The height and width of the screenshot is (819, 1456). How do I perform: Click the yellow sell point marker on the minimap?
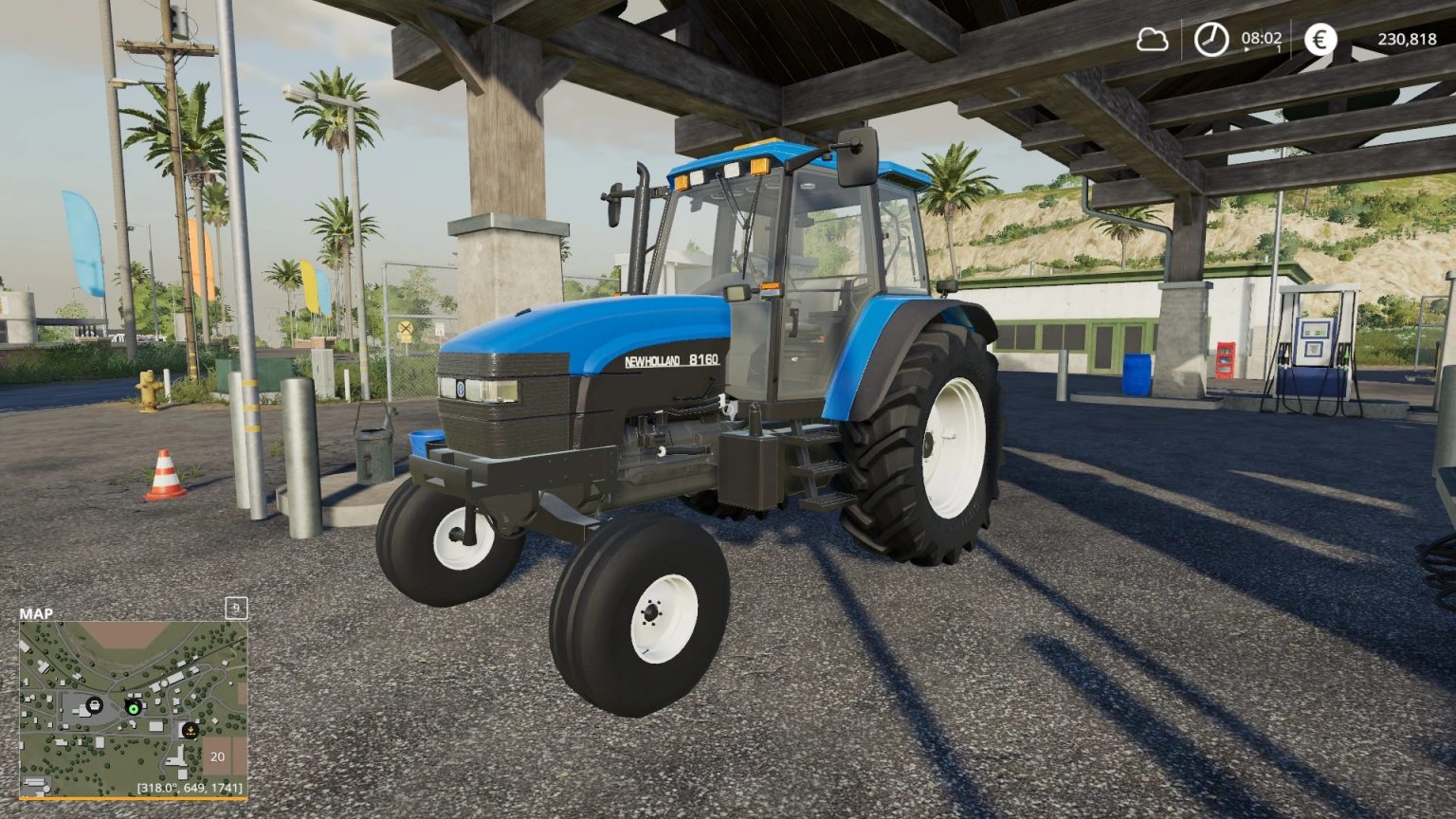click(x=190, y=731)
